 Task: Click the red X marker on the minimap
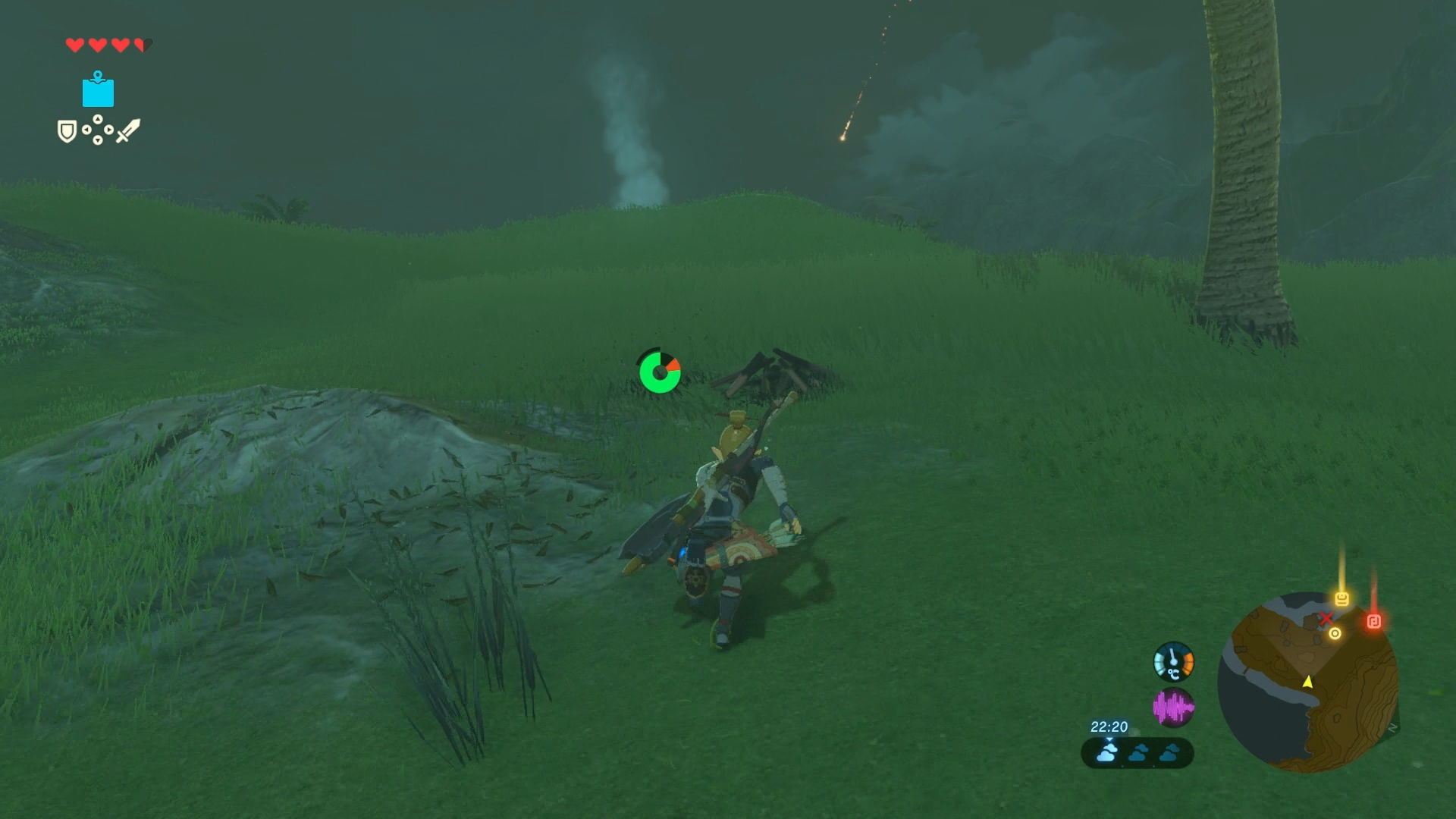click(1327, 619)
